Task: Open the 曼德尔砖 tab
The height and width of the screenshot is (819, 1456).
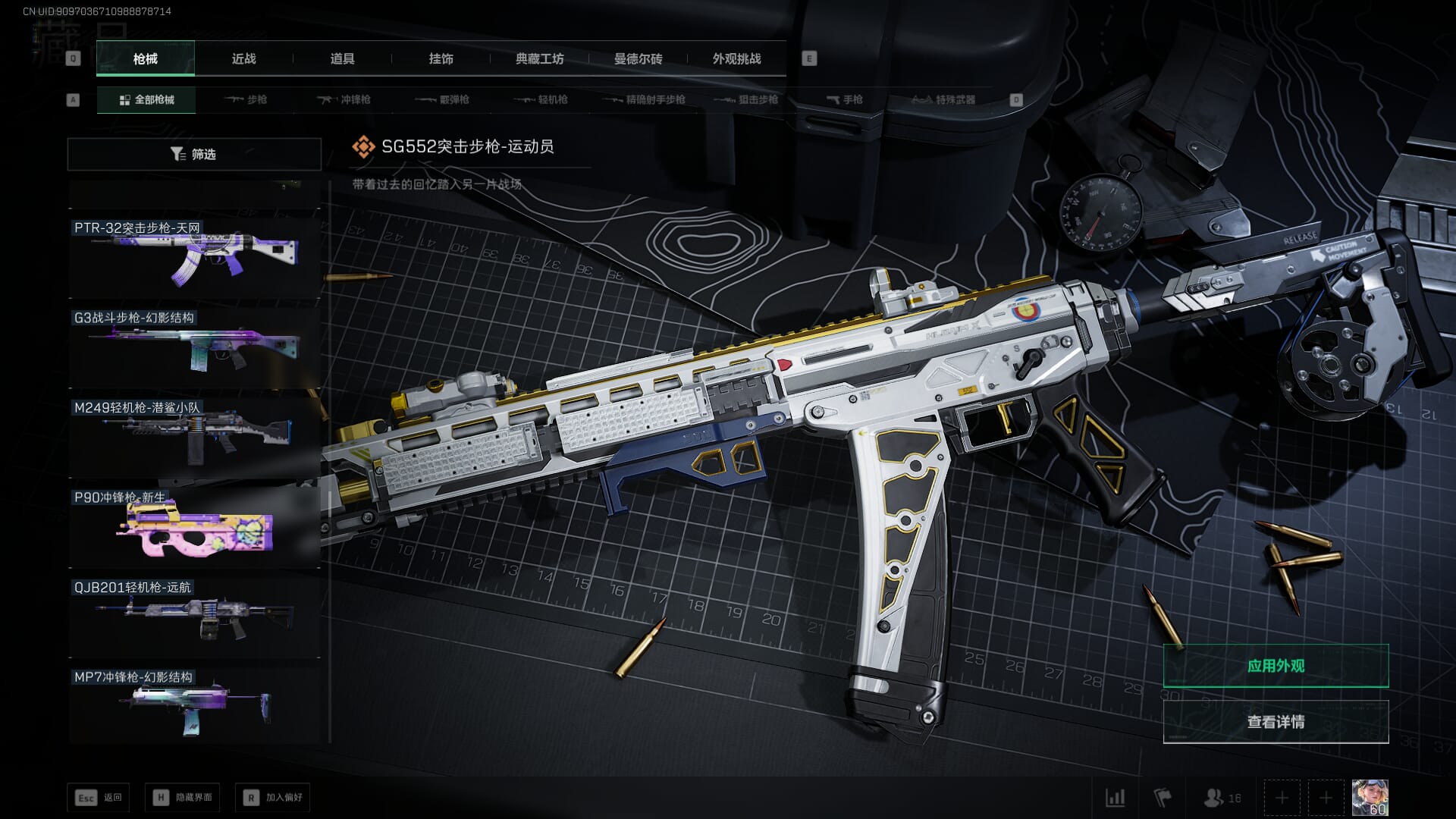Action: pos(638,58)
